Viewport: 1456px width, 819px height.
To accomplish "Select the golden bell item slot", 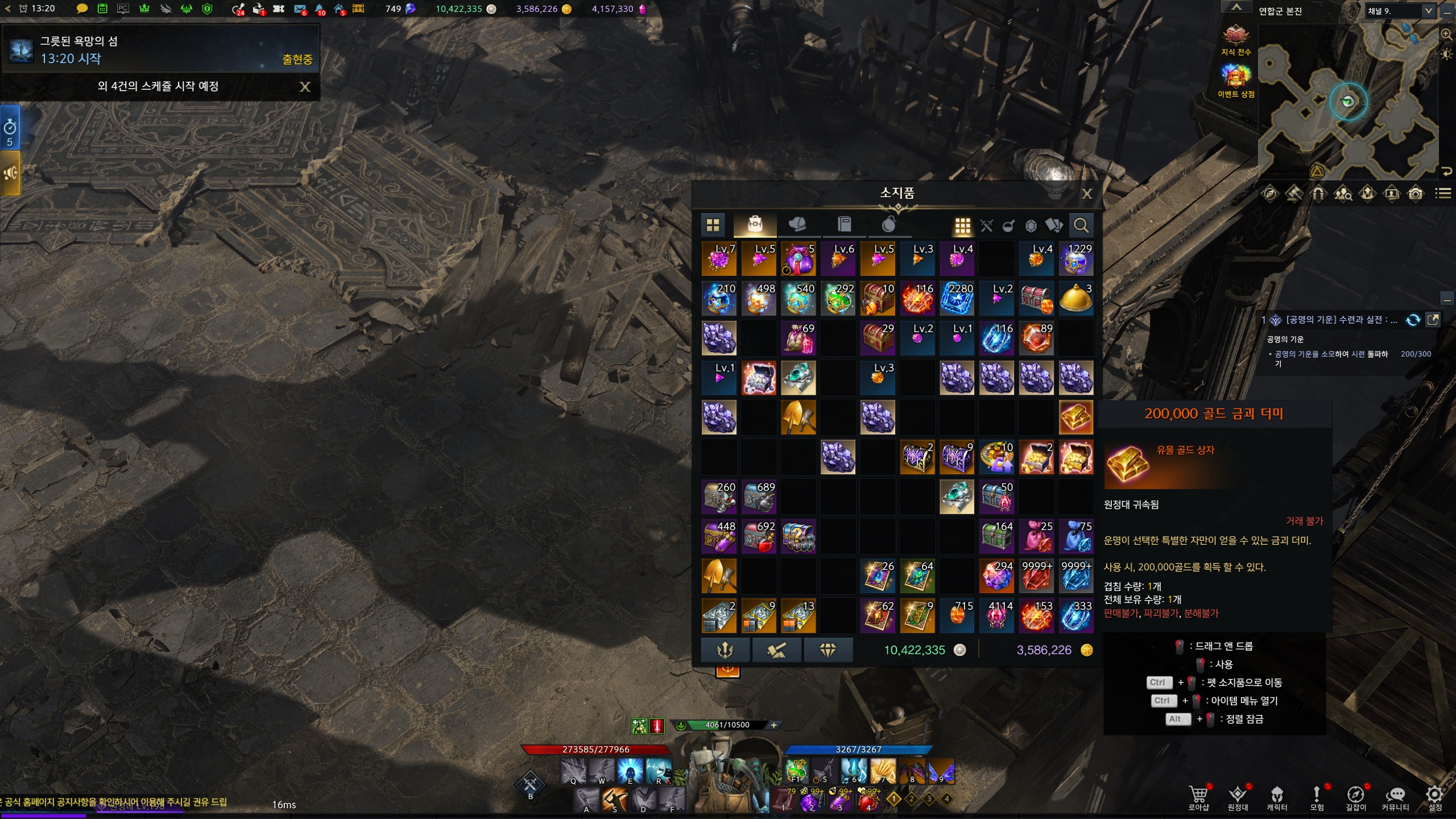I will point(1076,299).
